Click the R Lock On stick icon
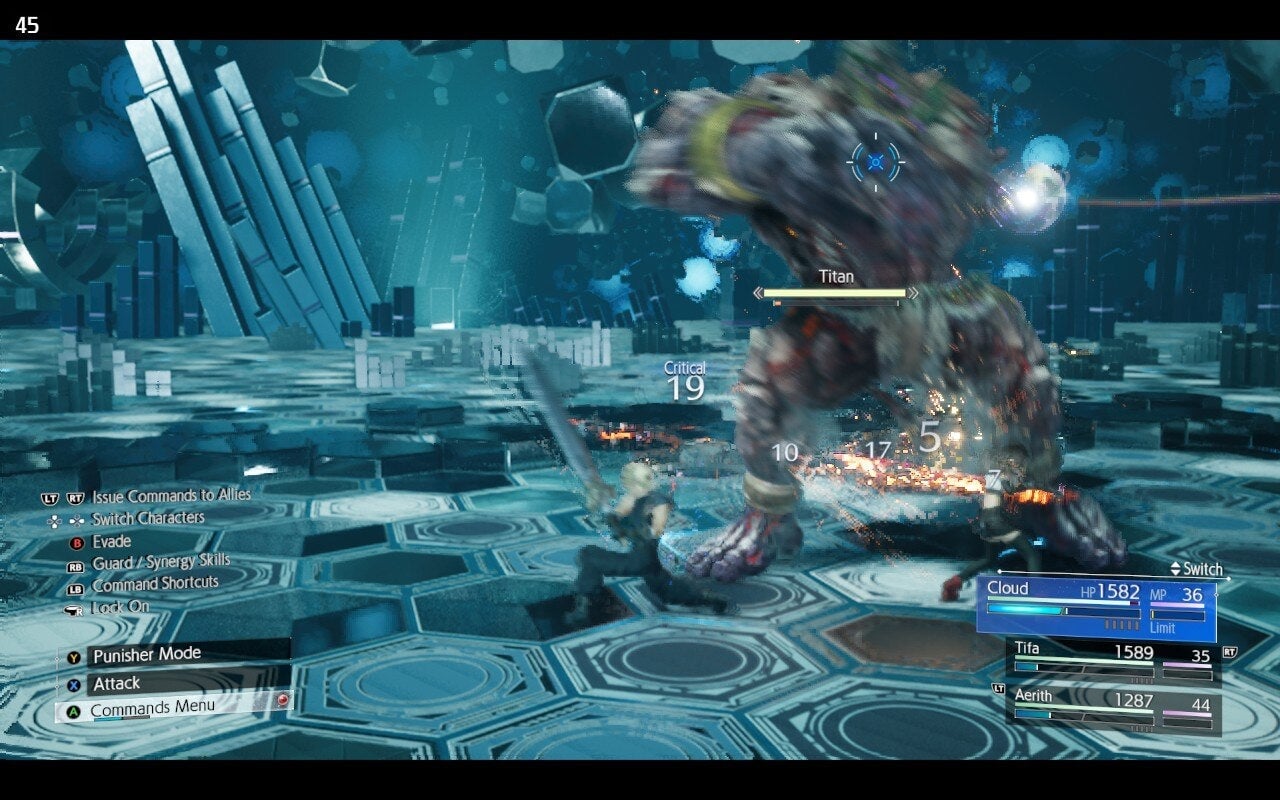This screenshot has width=1280, height=800. point(73,608)
